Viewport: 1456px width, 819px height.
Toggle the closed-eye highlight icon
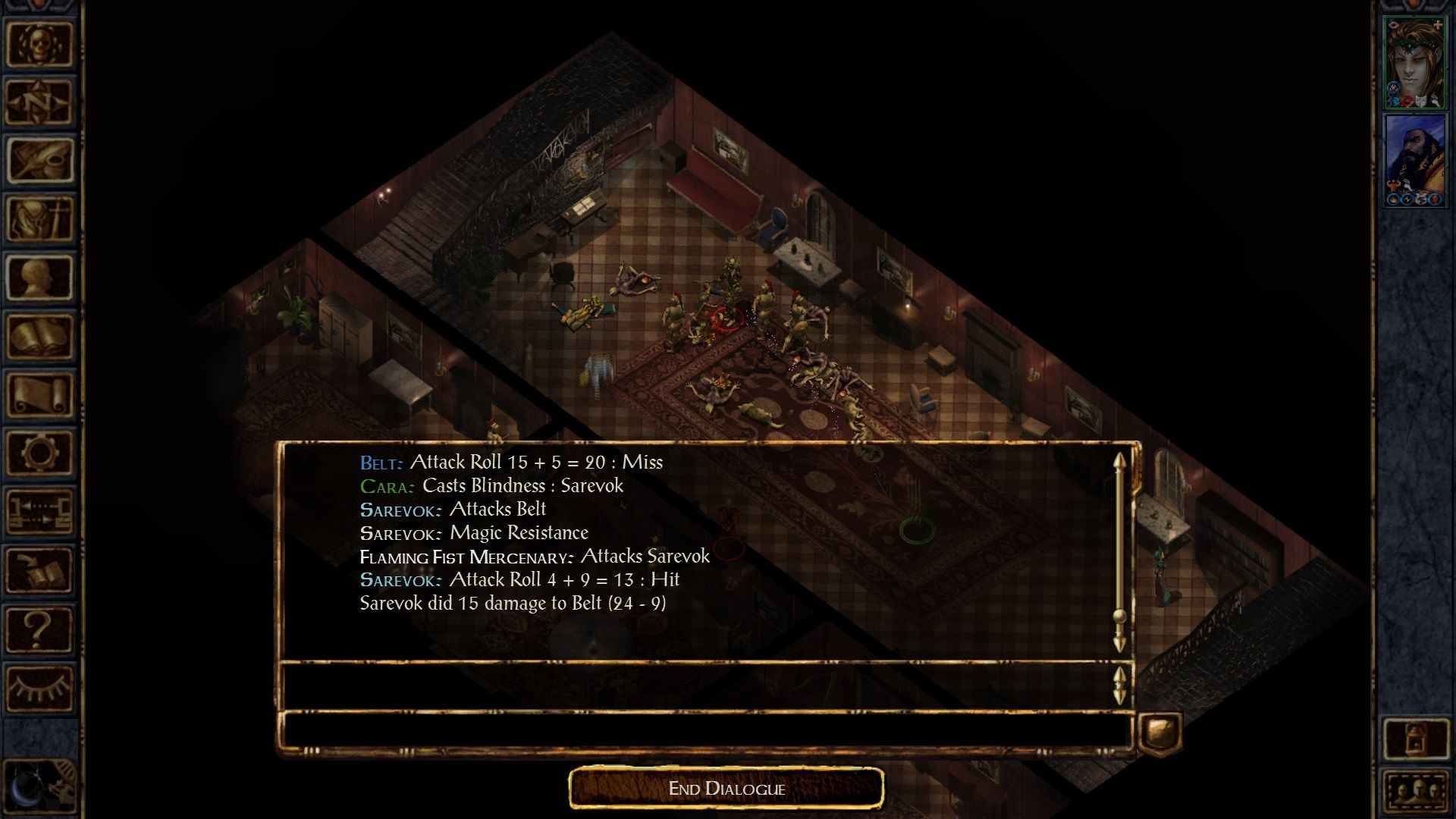[x=39, y=688]
